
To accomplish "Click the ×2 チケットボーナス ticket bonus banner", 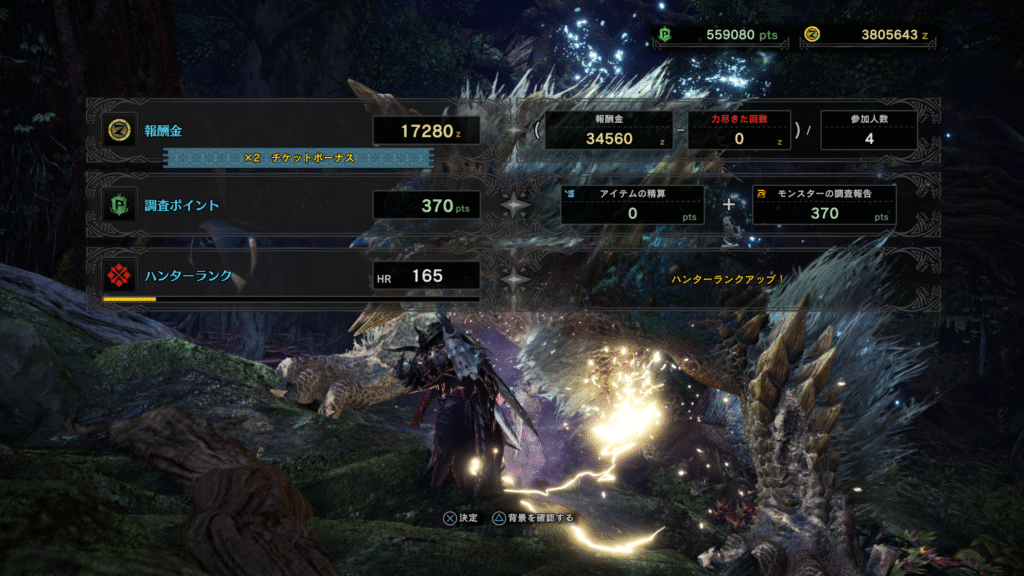I will tap(298, 158).
